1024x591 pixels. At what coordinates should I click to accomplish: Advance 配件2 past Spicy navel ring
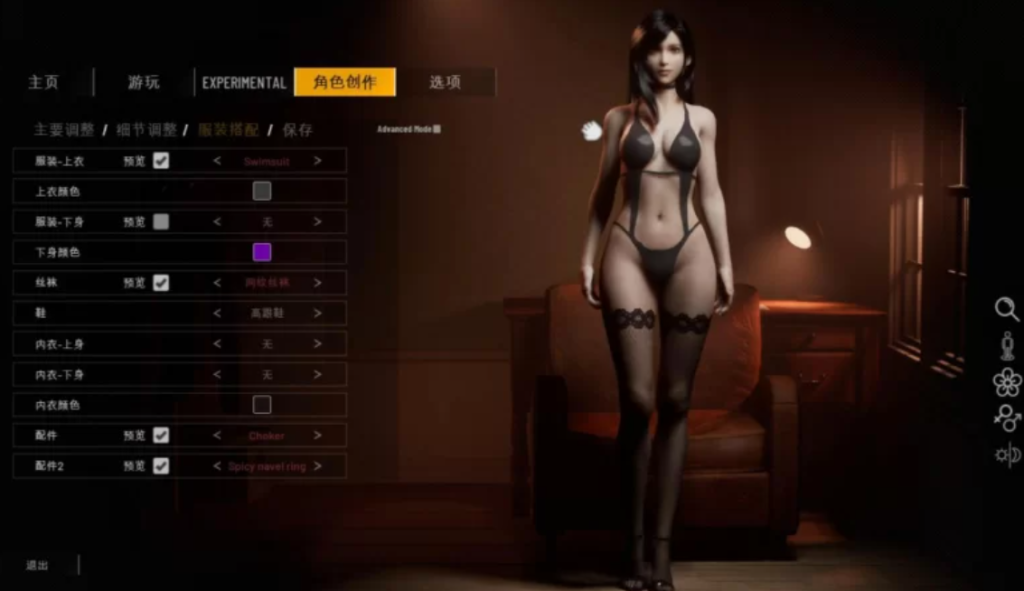[x=317, y=466]
